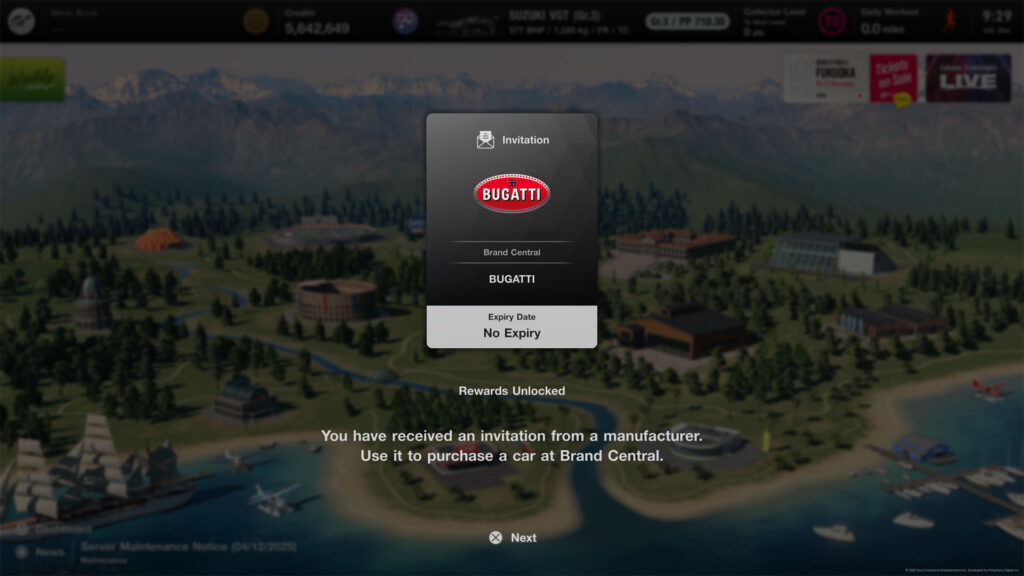Image resolution: width=1024 pixels, height=576 pixels.
Task: Open the Tickets on Sale banner
Action: [893, 78]
